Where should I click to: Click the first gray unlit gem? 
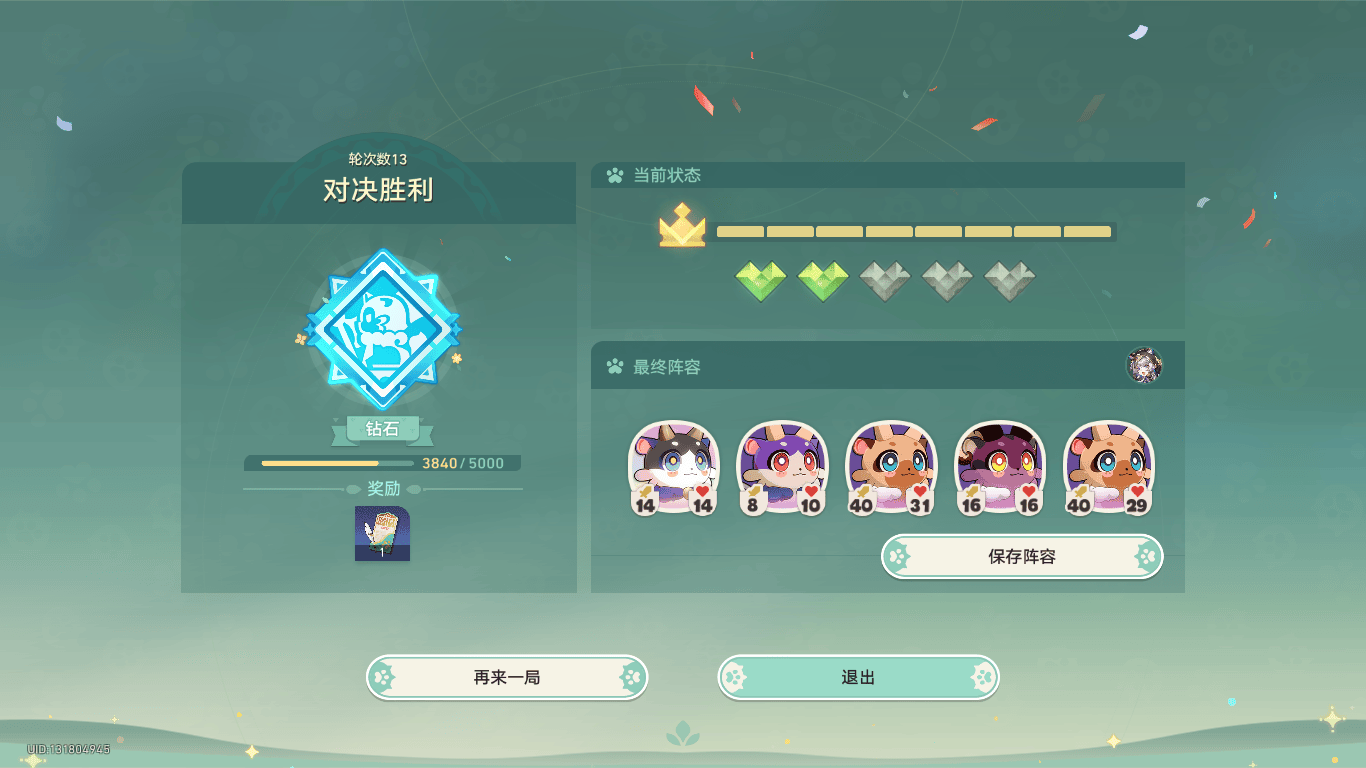(885, 280)
